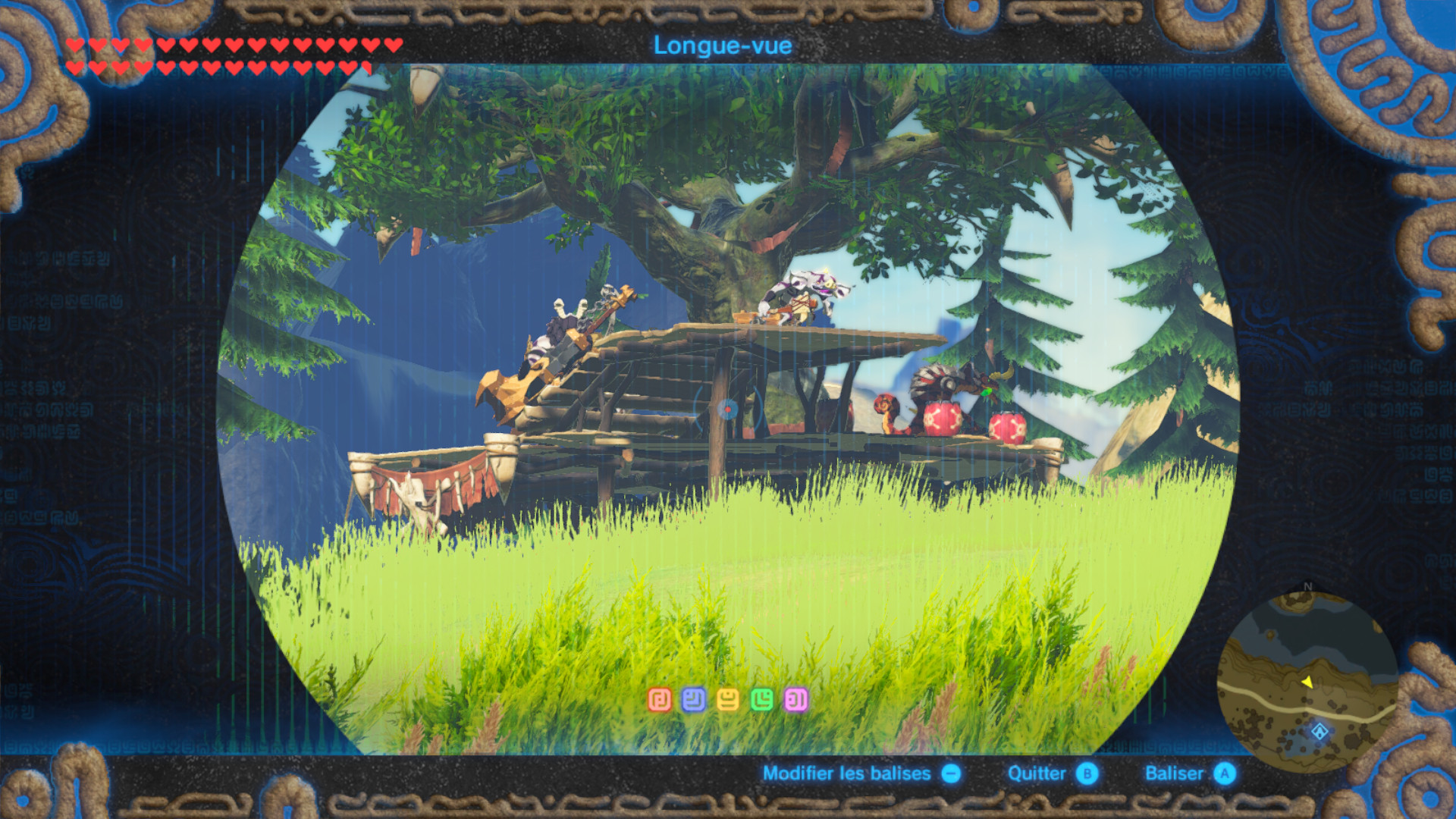Click the crosshair reticle at scope center
The width and height of the screenshot is (1456, 819).
point(726,409)
